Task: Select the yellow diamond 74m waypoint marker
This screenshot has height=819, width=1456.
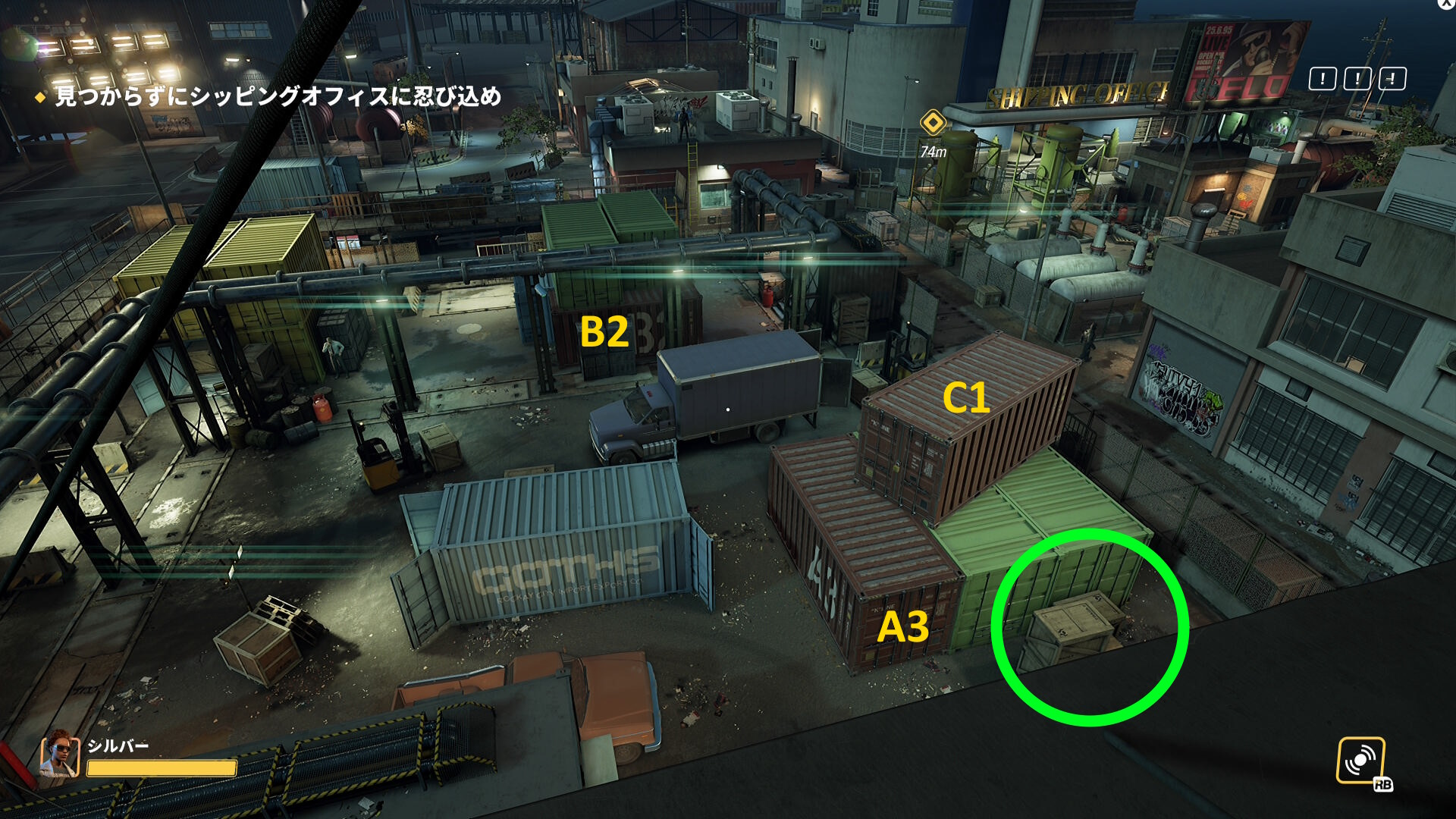Action: [x=933, y=122]
